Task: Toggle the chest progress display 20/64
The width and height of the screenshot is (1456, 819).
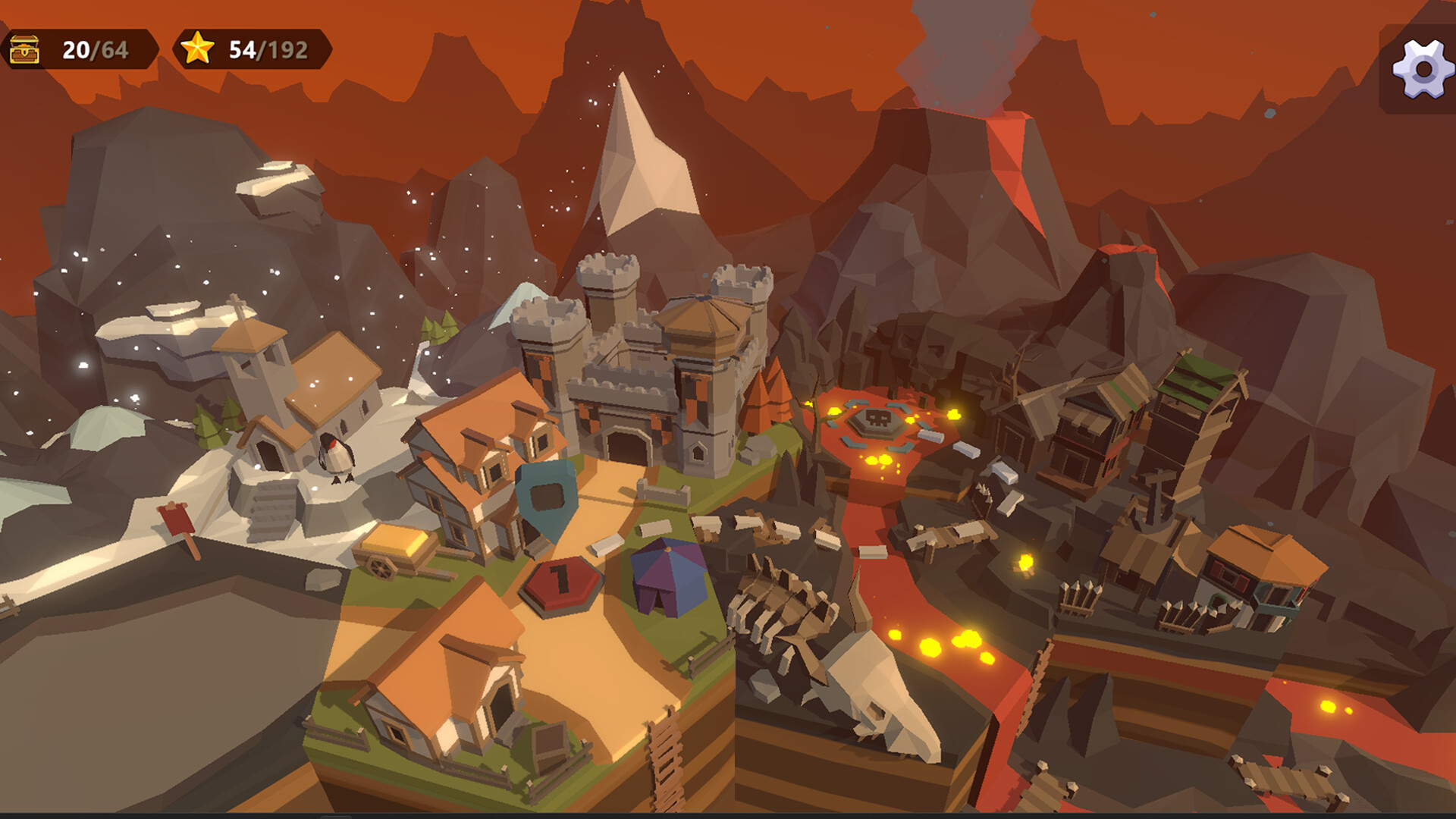Action: tap(83, 50)
